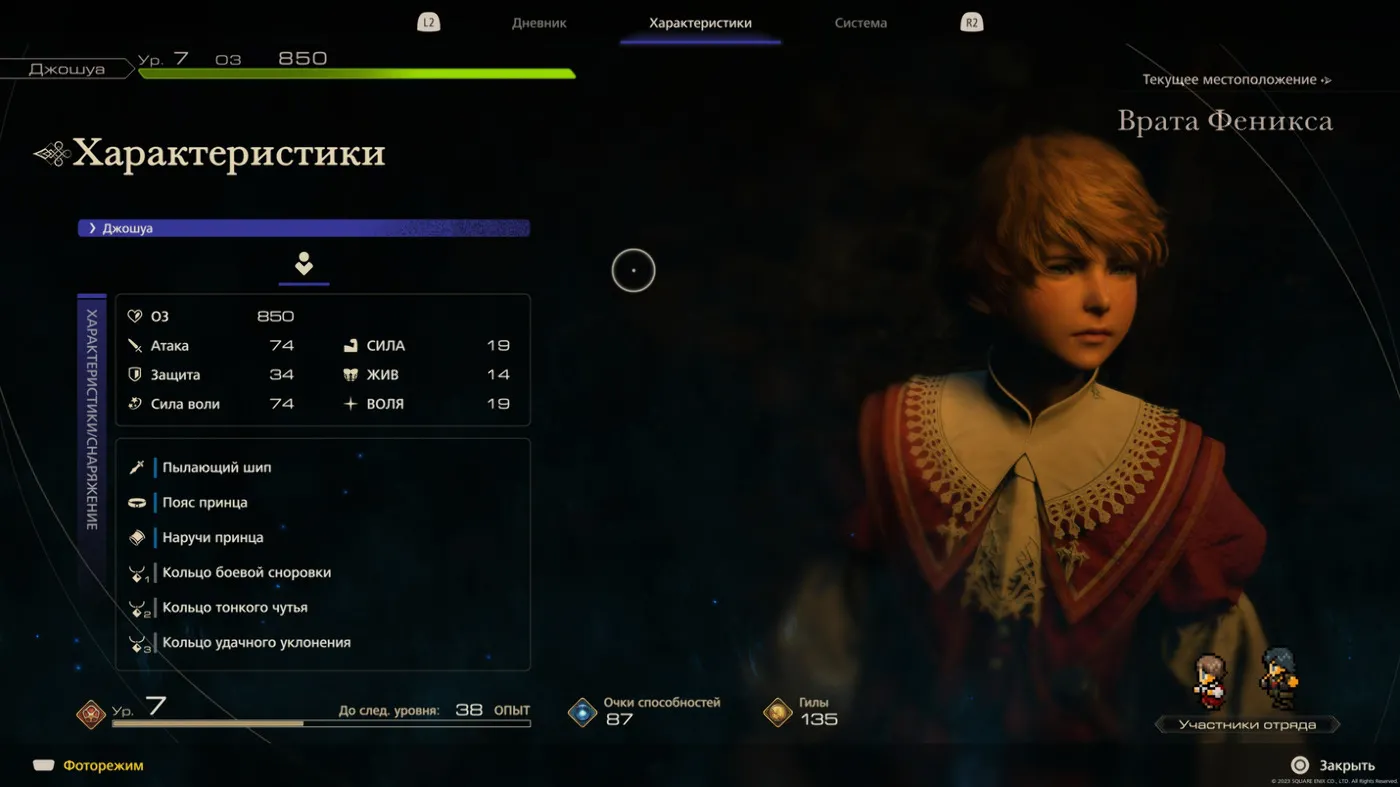The image size is (1400, 787).
Task: Select the Наручи принца equipment slot
Action: click(x=213, y=537)
